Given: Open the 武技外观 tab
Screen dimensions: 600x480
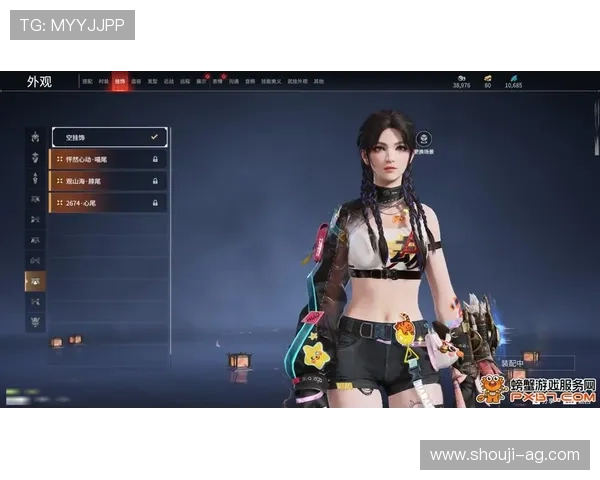Looking at the screenshot, I should (x=298, y=81).
